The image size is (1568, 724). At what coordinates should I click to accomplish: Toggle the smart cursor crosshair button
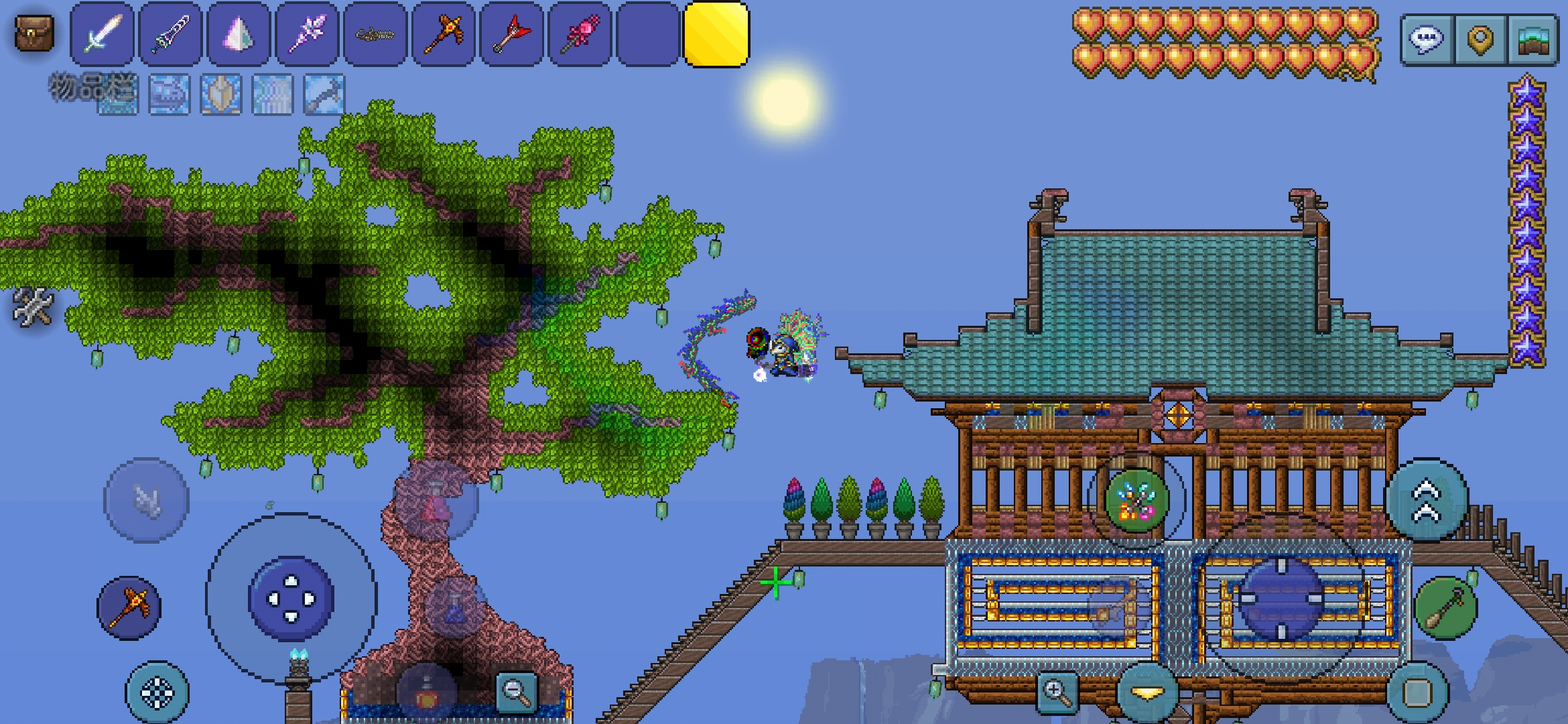[157, 692]
